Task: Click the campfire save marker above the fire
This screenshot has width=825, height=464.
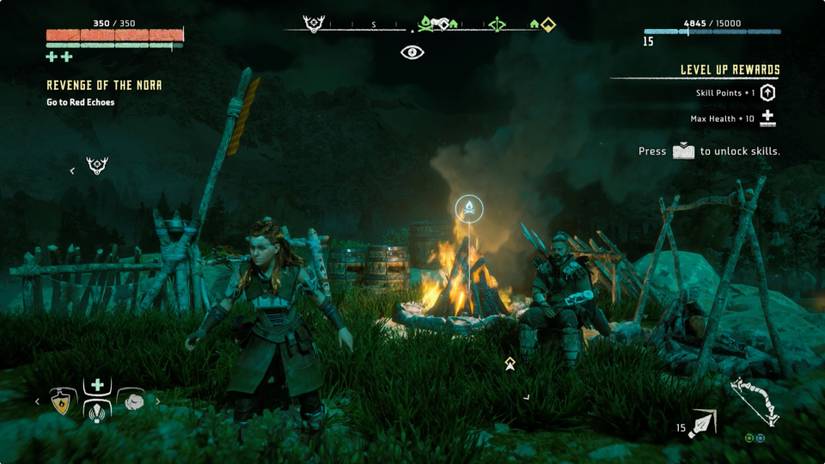Action: tap(469, 208)
